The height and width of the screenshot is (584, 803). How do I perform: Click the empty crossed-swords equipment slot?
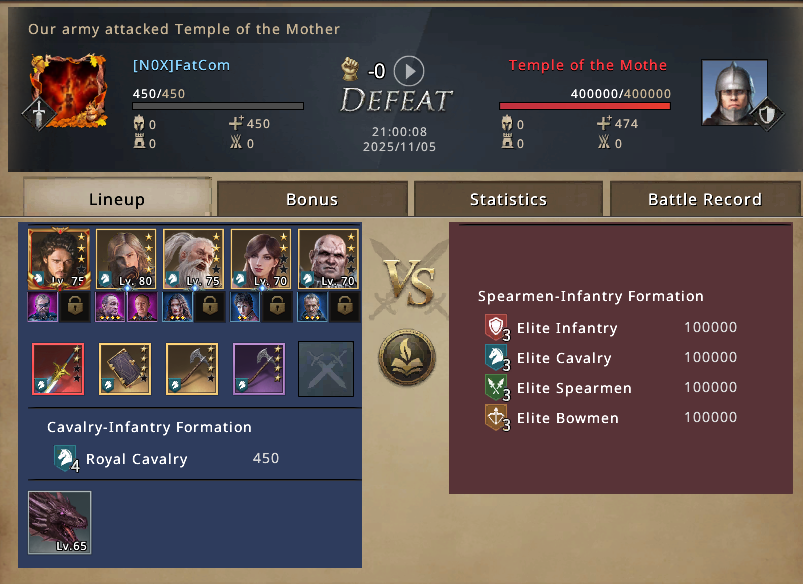(x=326, y=369)
